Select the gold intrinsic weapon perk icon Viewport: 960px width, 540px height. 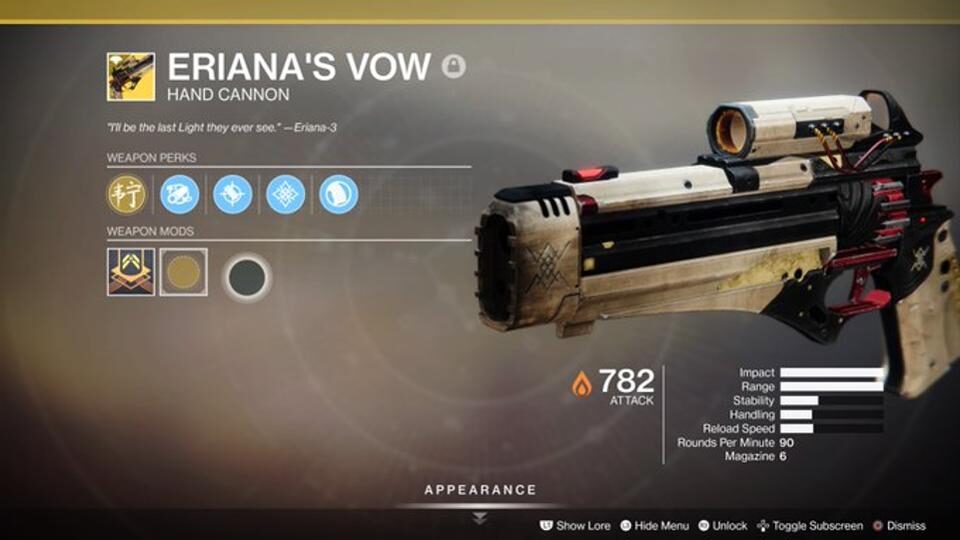[127, 194]
